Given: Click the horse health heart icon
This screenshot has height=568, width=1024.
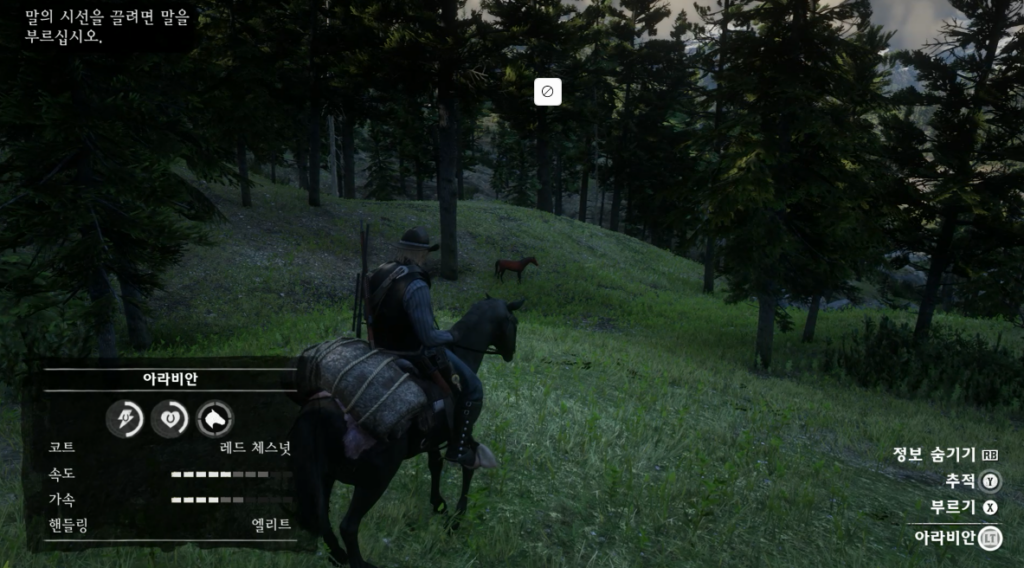Looking at the screenshot, I should (x=170, y=419).
